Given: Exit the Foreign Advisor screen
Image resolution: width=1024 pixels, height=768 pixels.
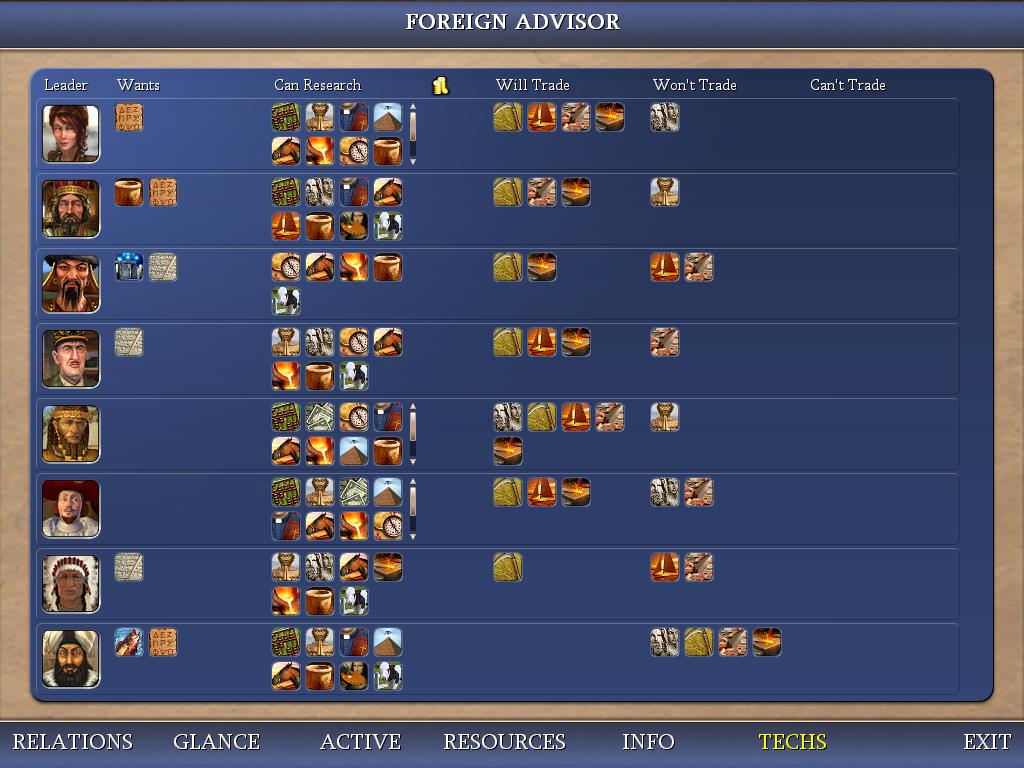Looking at the screenshot, I should pyautogui.click(x=986, y=742).
